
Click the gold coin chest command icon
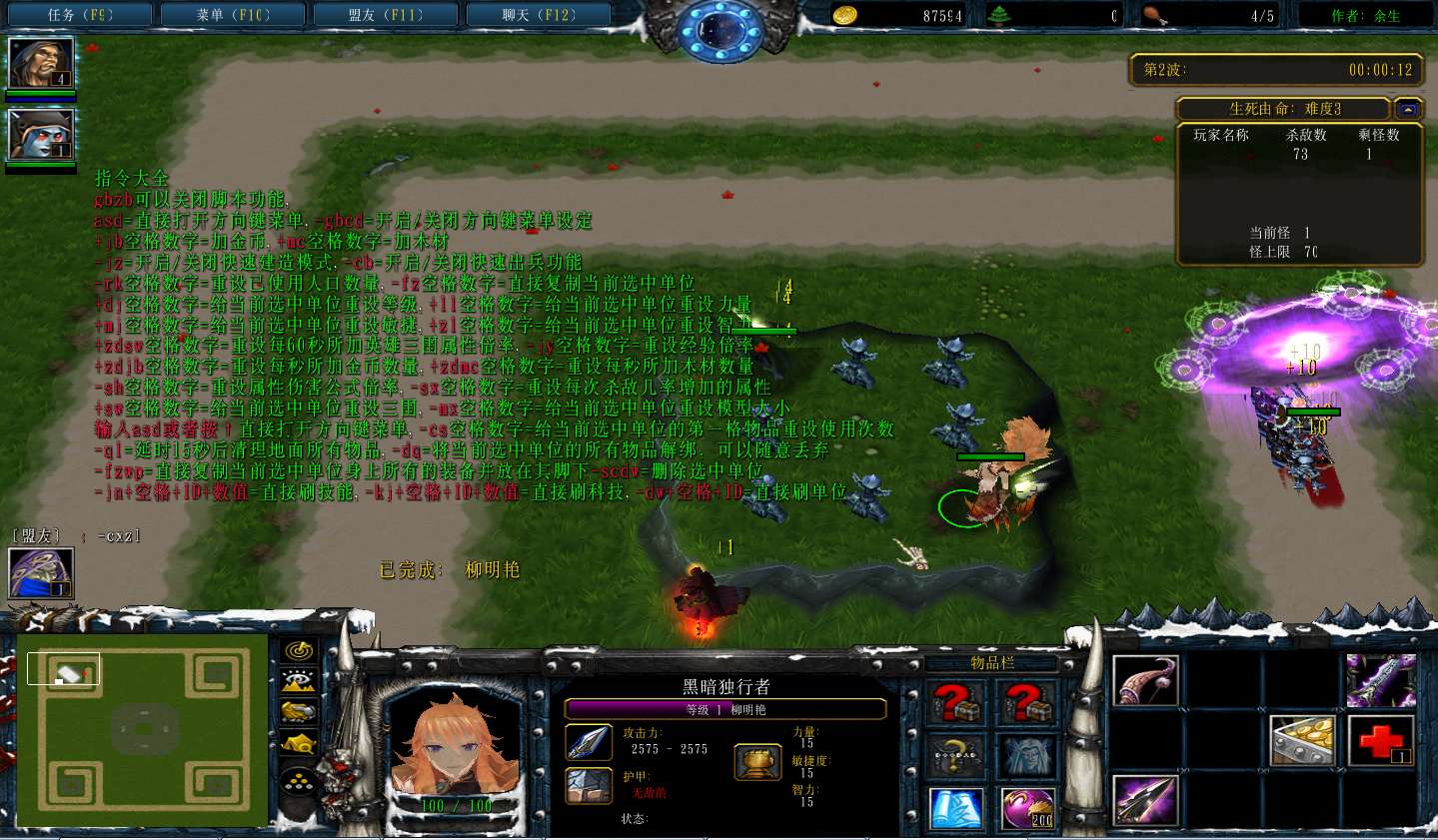pyautogui.click(x=1301, y=741)
